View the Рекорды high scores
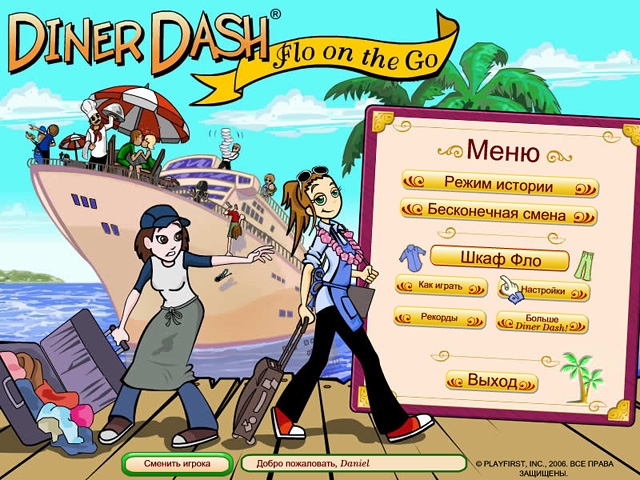Image resolution: width=640 pixels, height=480 pixels. coord(432,318)
